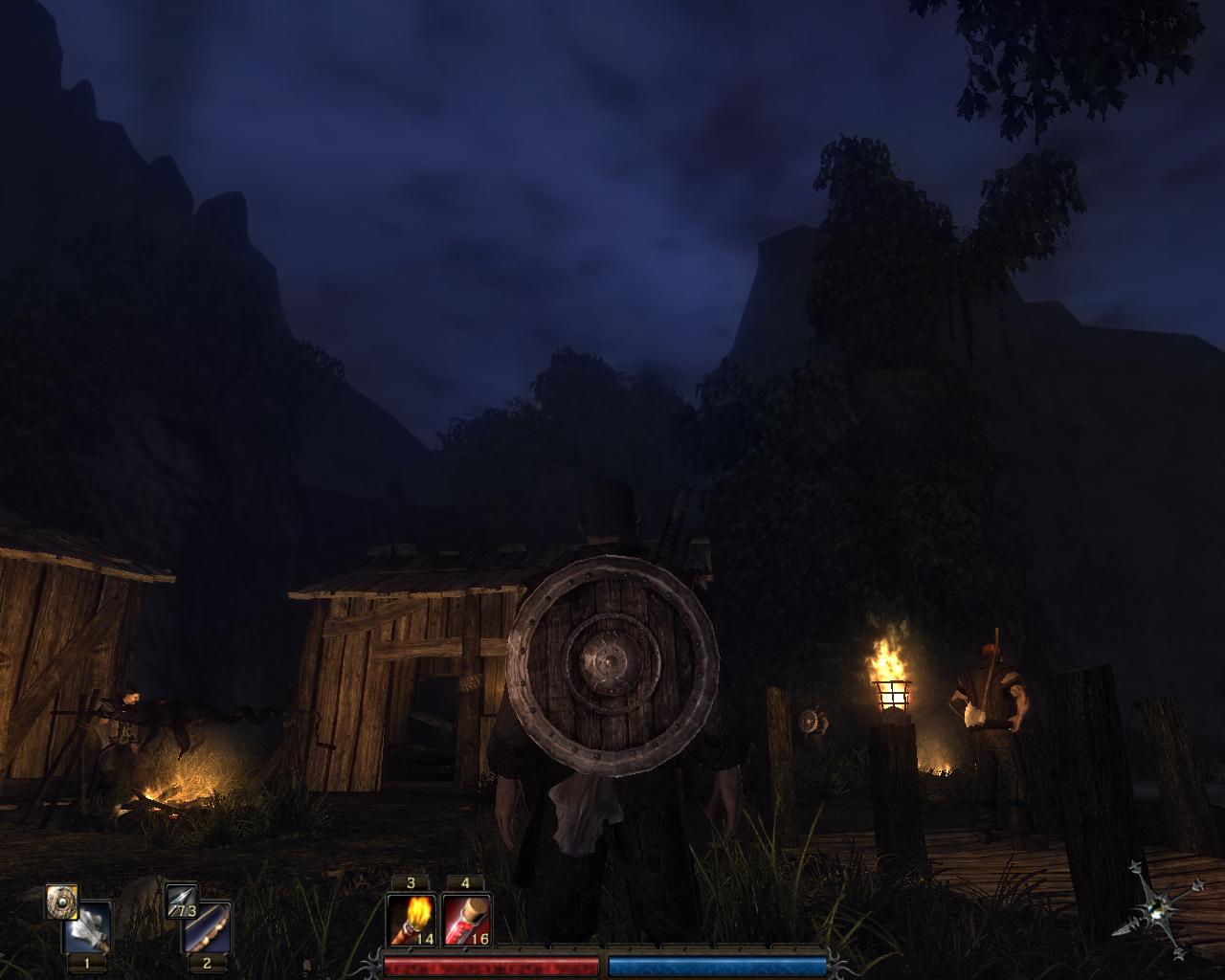The height and width of the screenshot is (980, 1225).
Task: Select the mace weapon in slot 1
Action: [x=89, y=928]
